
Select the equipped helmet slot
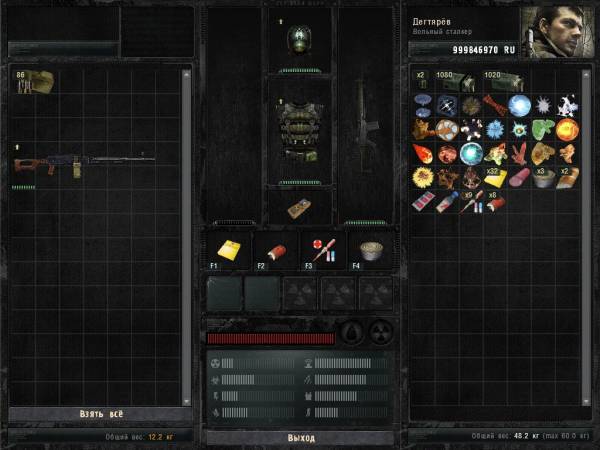tap(300, 40)
